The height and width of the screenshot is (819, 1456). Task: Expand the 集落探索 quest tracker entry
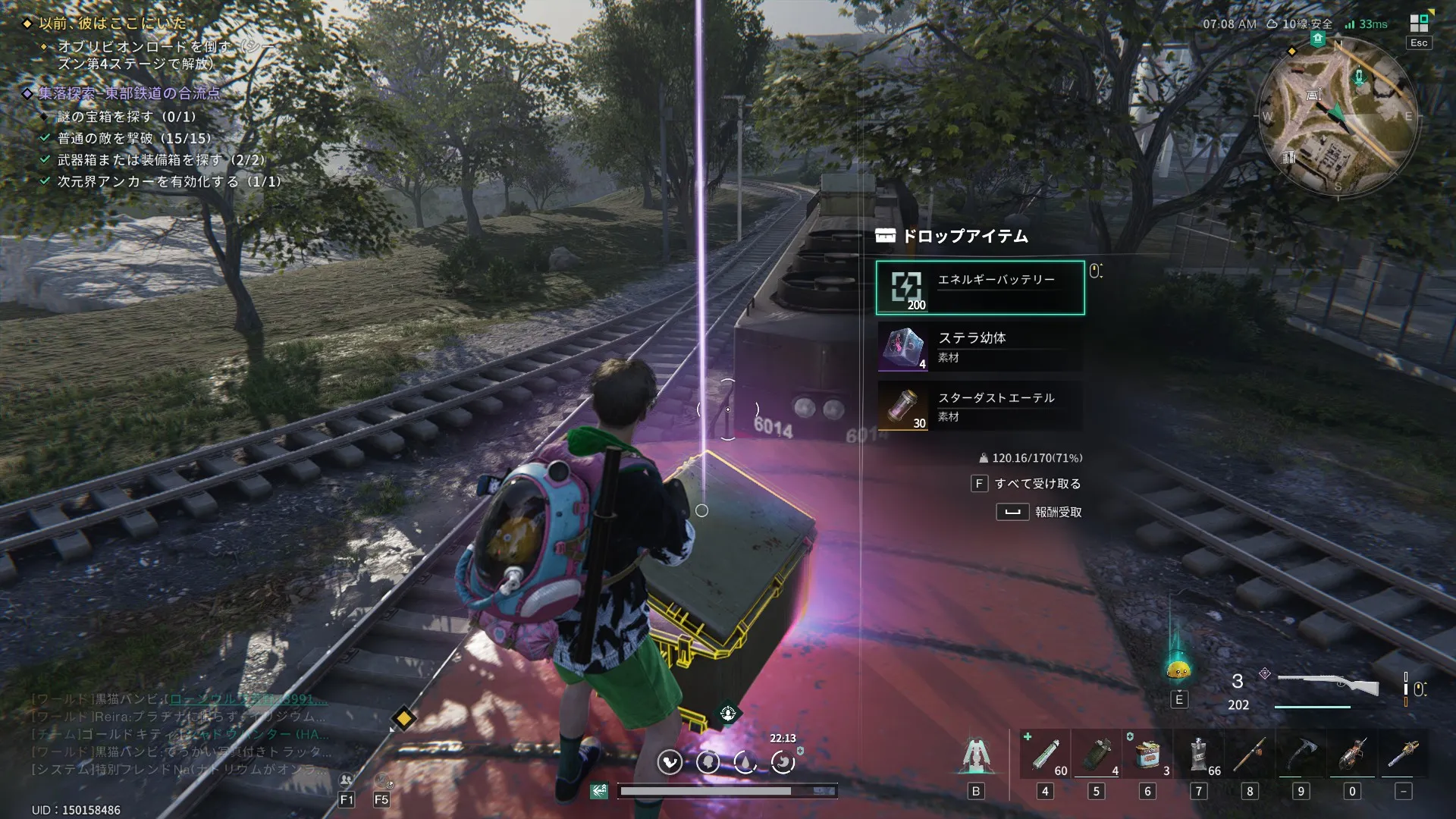(129, 93)
